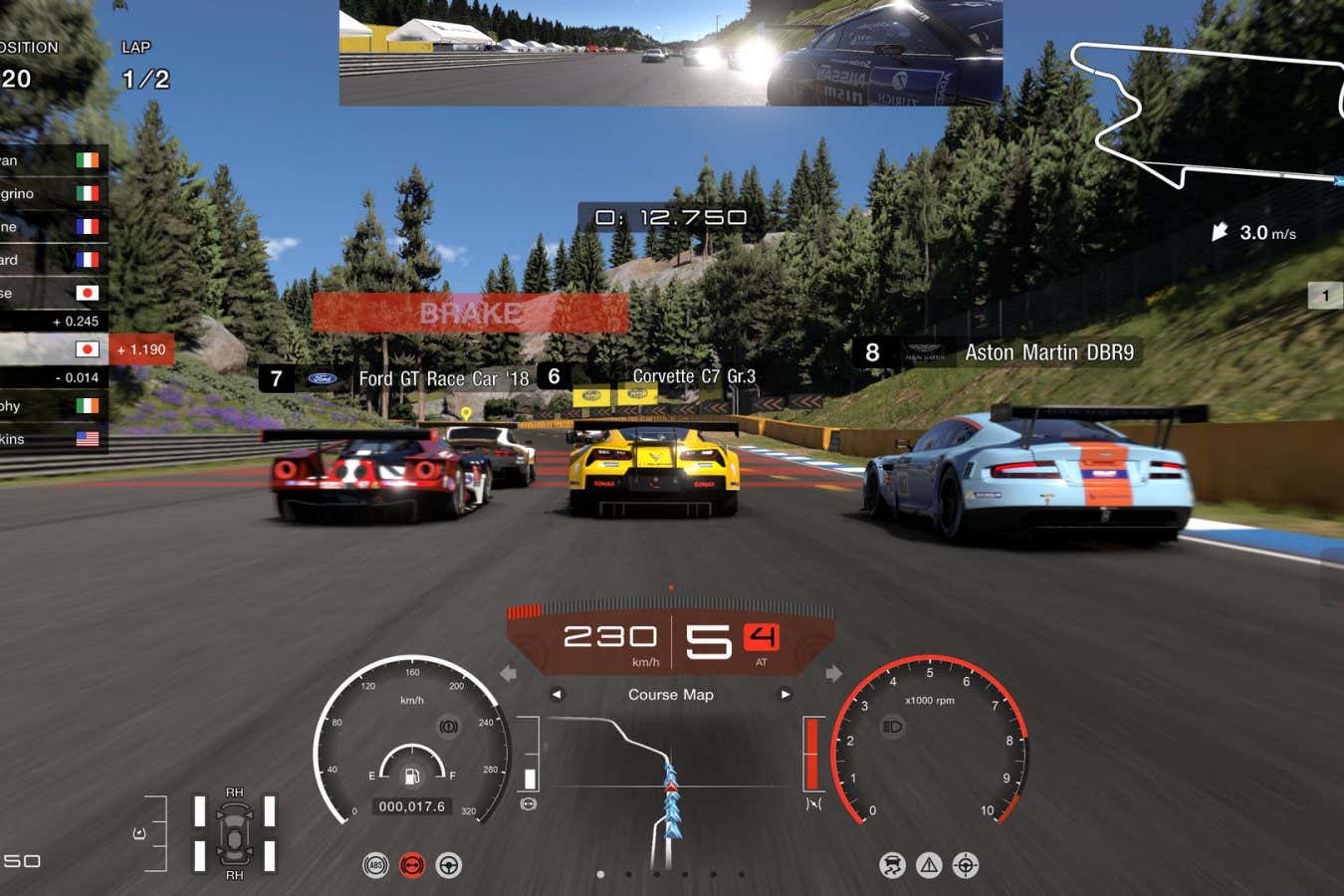Select the Aston Martin DBR9 name tag

[x=996, y=352]
